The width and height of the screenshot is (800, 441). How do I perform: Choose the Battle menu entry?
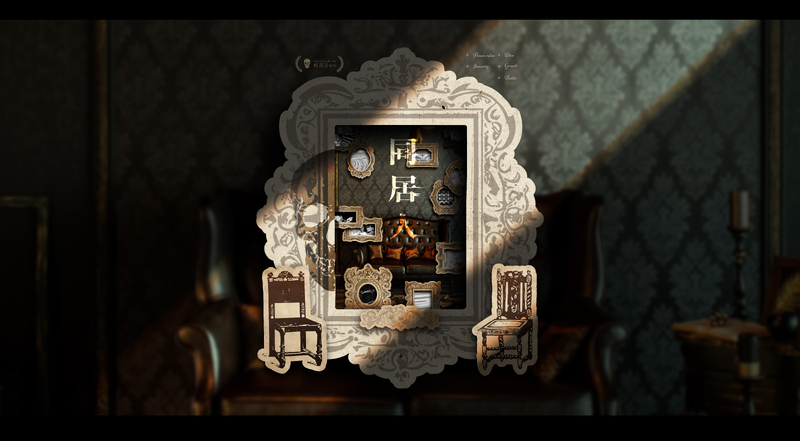[511, 76]
